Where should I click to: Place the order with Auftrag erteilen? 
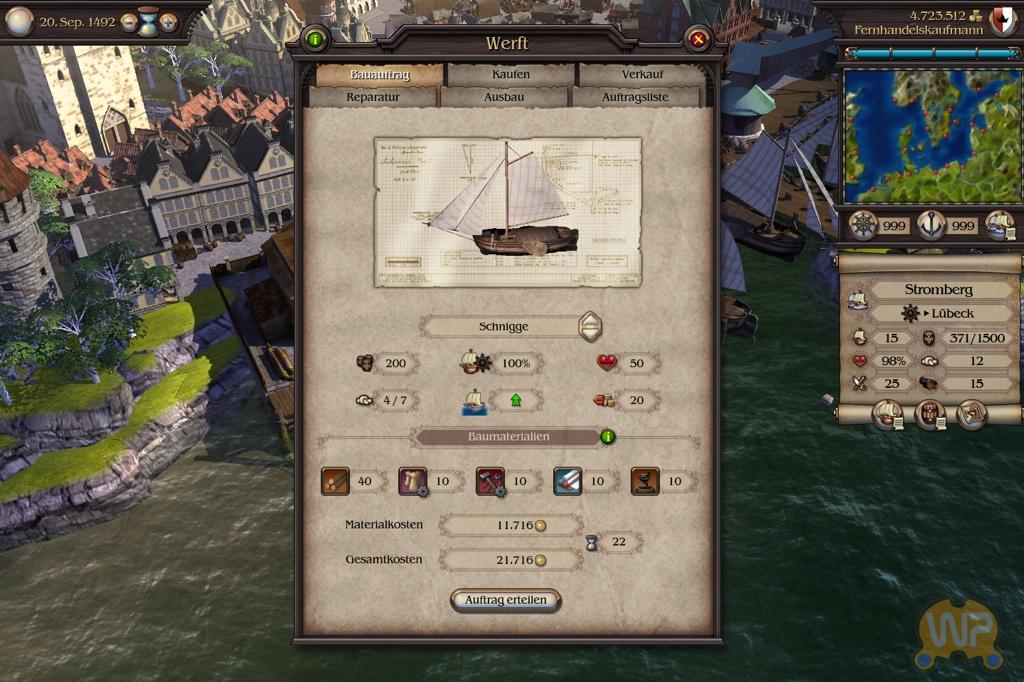coord(506,600)
